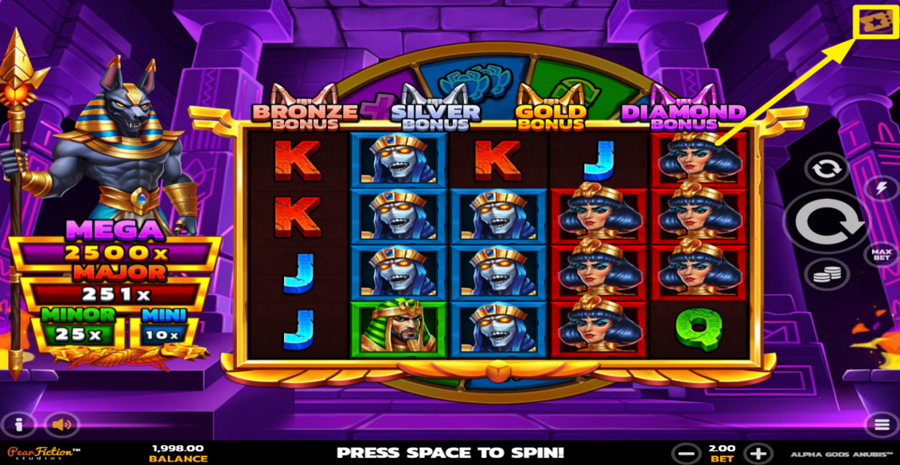Mute the sound with the speaker icon

pos(62,424)
